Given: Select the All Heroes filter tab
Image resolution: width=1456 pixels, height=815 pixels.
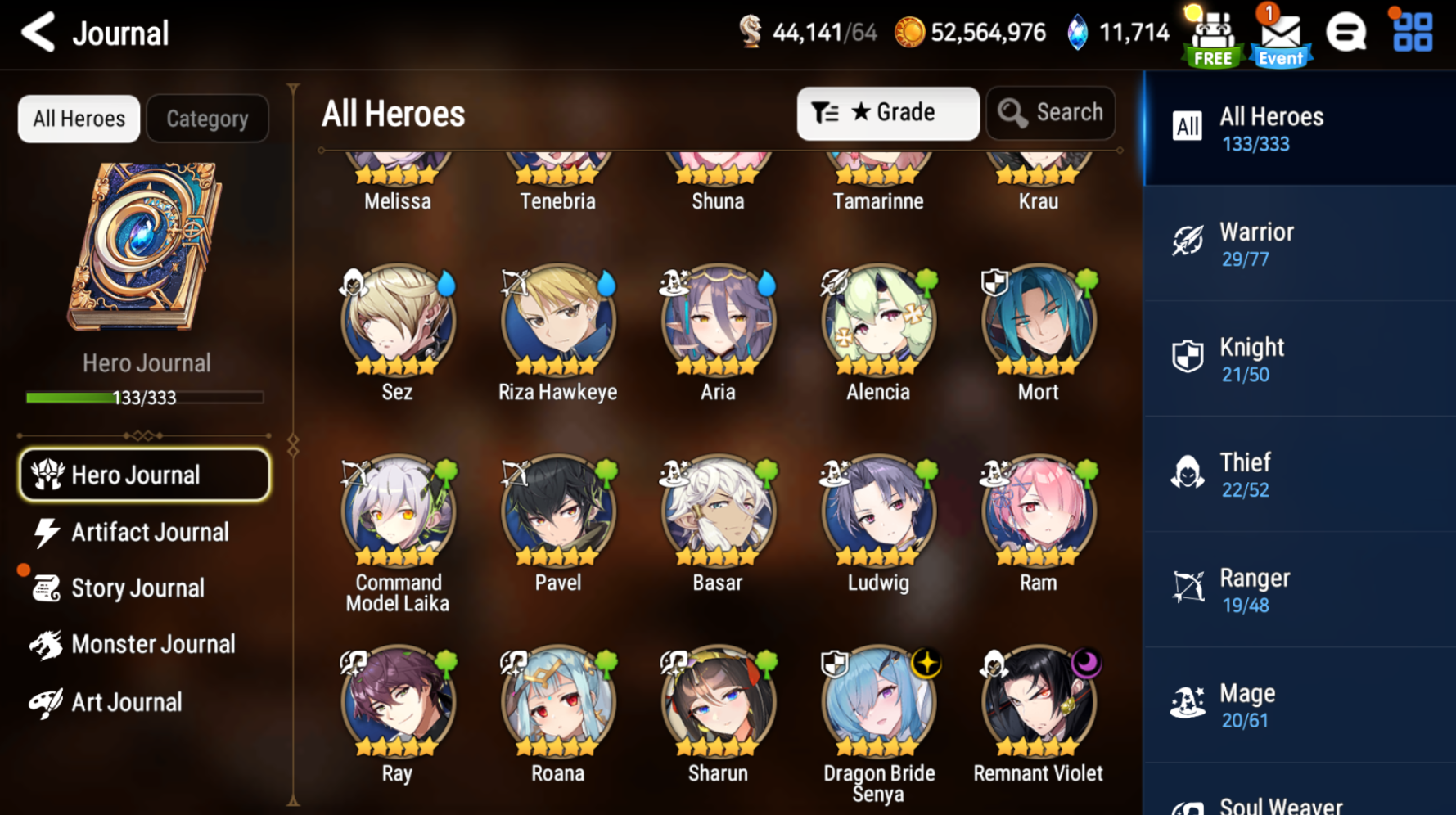Looking at the screenshot, I should click(1299, 127).
